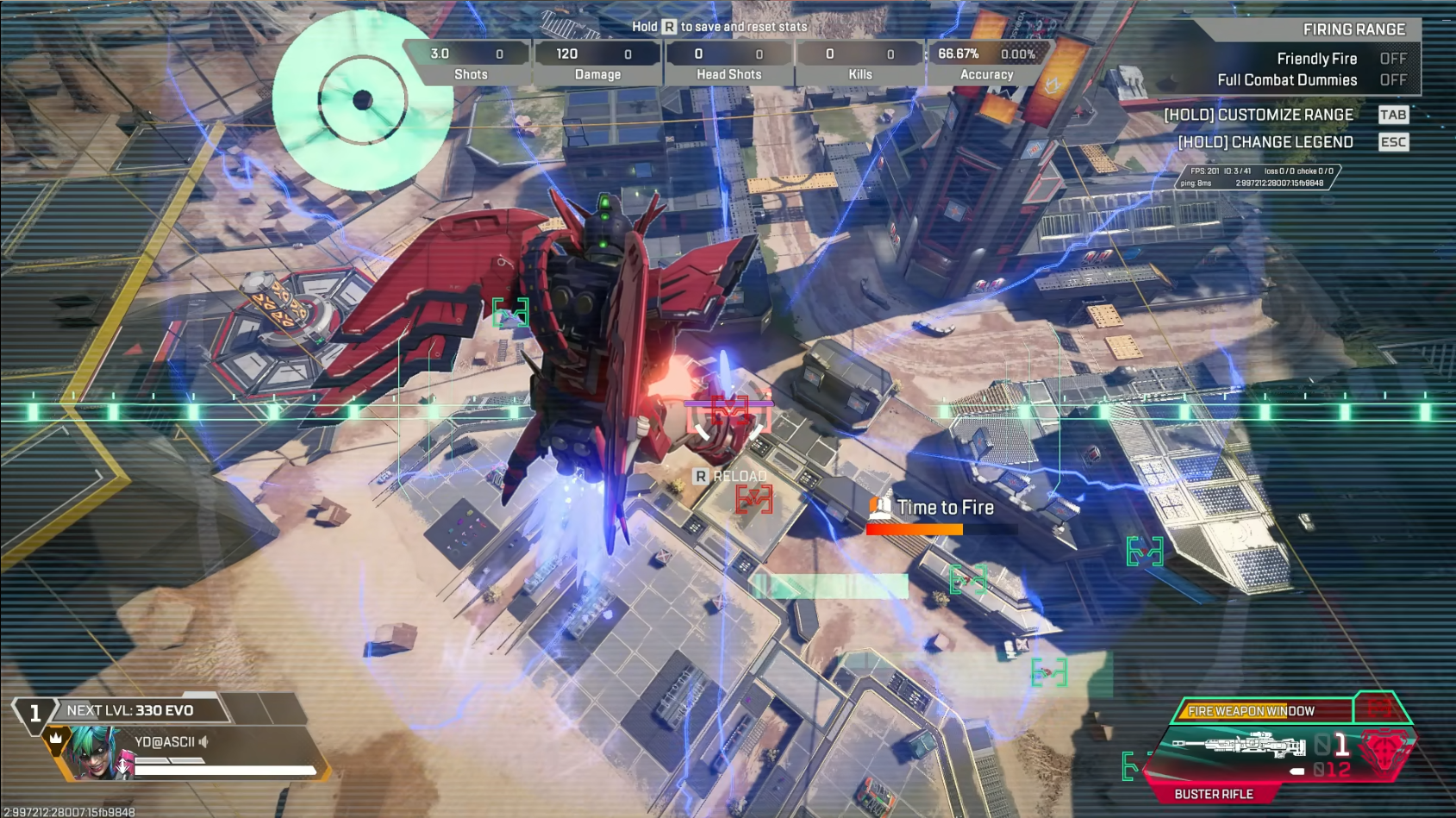
Task: Toggle the Friendly Fire setting
Action: (1392, 59)
